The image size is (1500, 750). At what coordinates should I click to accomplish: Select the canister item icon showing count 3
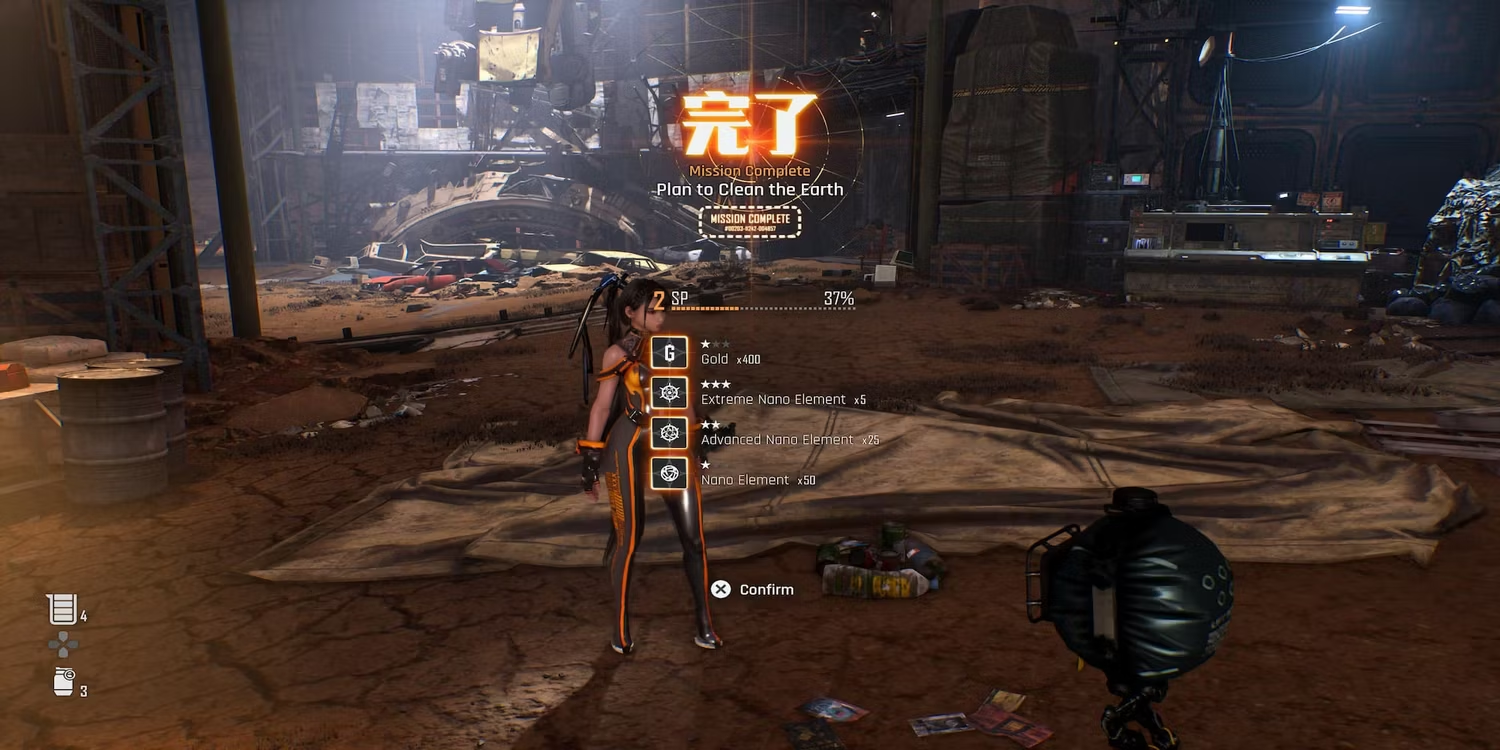pos(63,683)
